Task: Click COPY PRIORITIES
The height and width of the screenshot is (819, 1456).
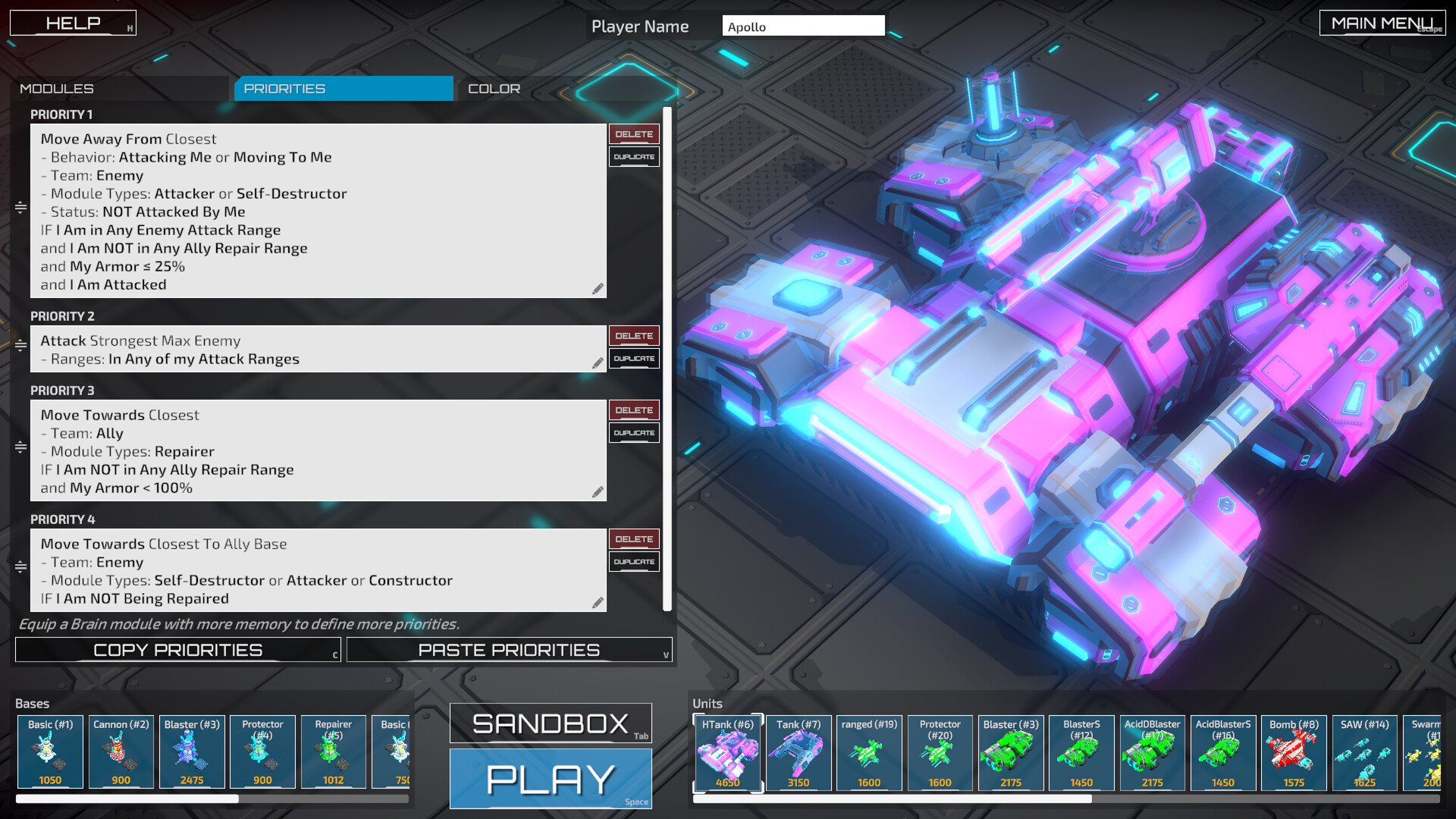Action: click(x=177, y=649)
